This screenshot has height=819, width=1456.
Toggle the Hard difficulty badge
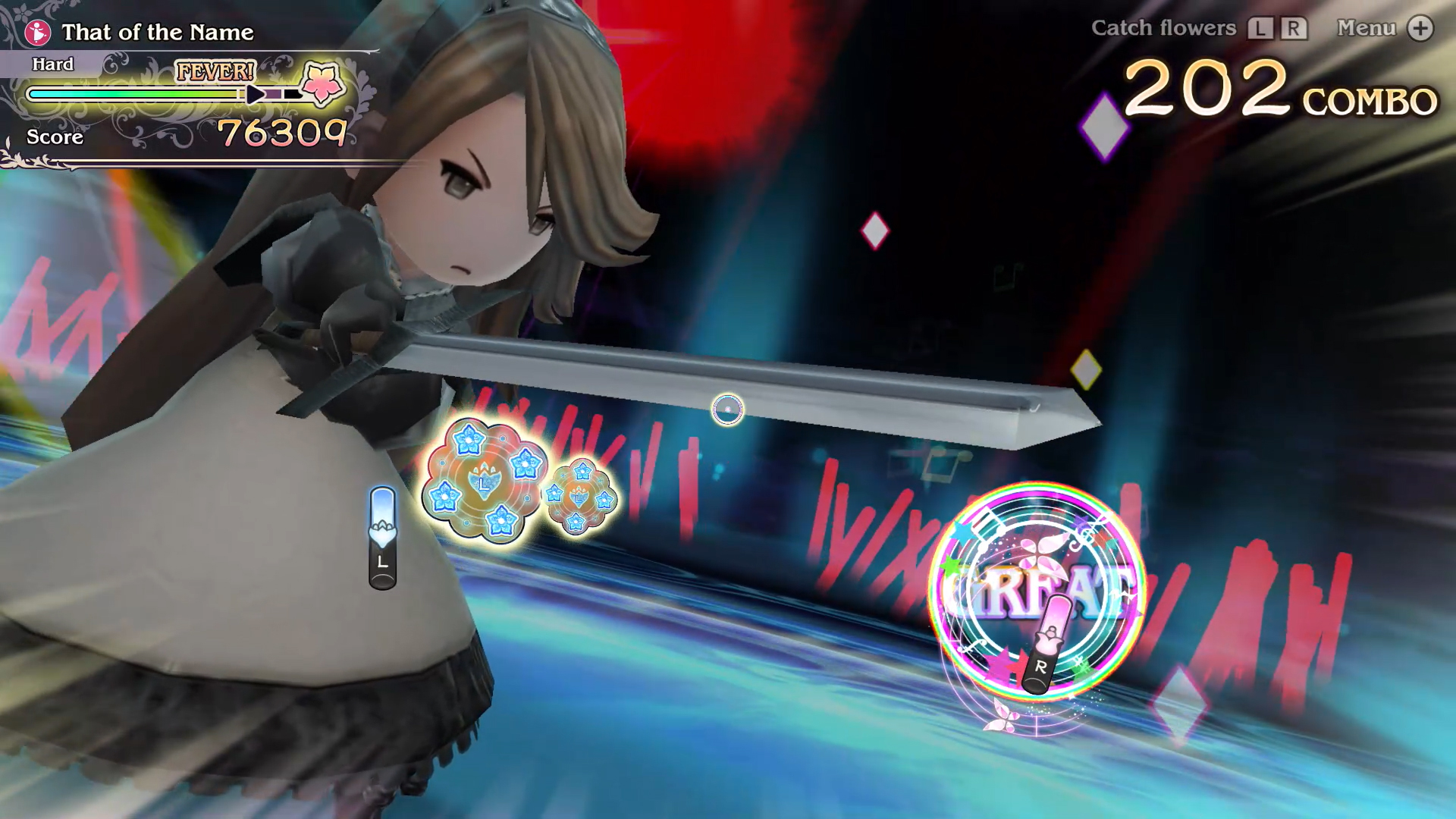pos(52,64)
